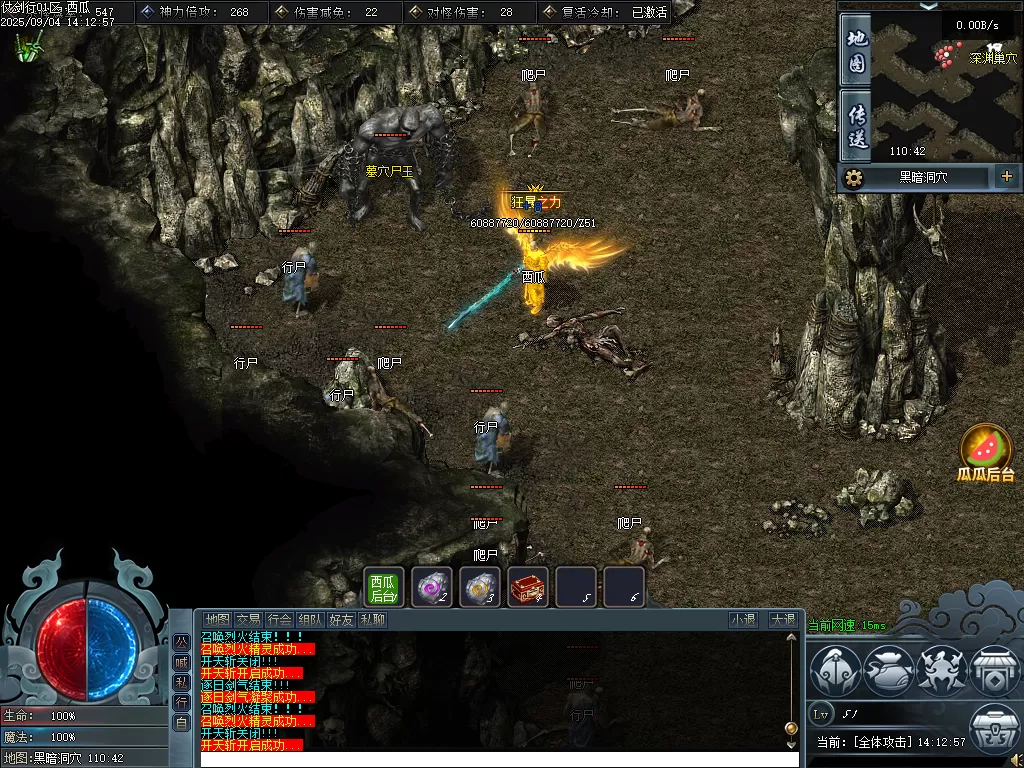The height and width of the screenshot is (768, 1024).
Task: Click the 传送 teleport button
Action: tap(856, 125)
